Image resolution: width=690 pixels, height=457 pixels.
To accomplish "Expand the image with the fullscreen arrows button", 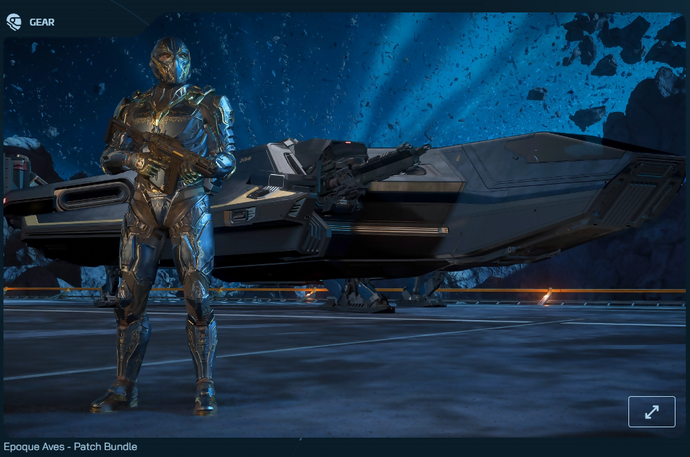I will click(651, 411).
